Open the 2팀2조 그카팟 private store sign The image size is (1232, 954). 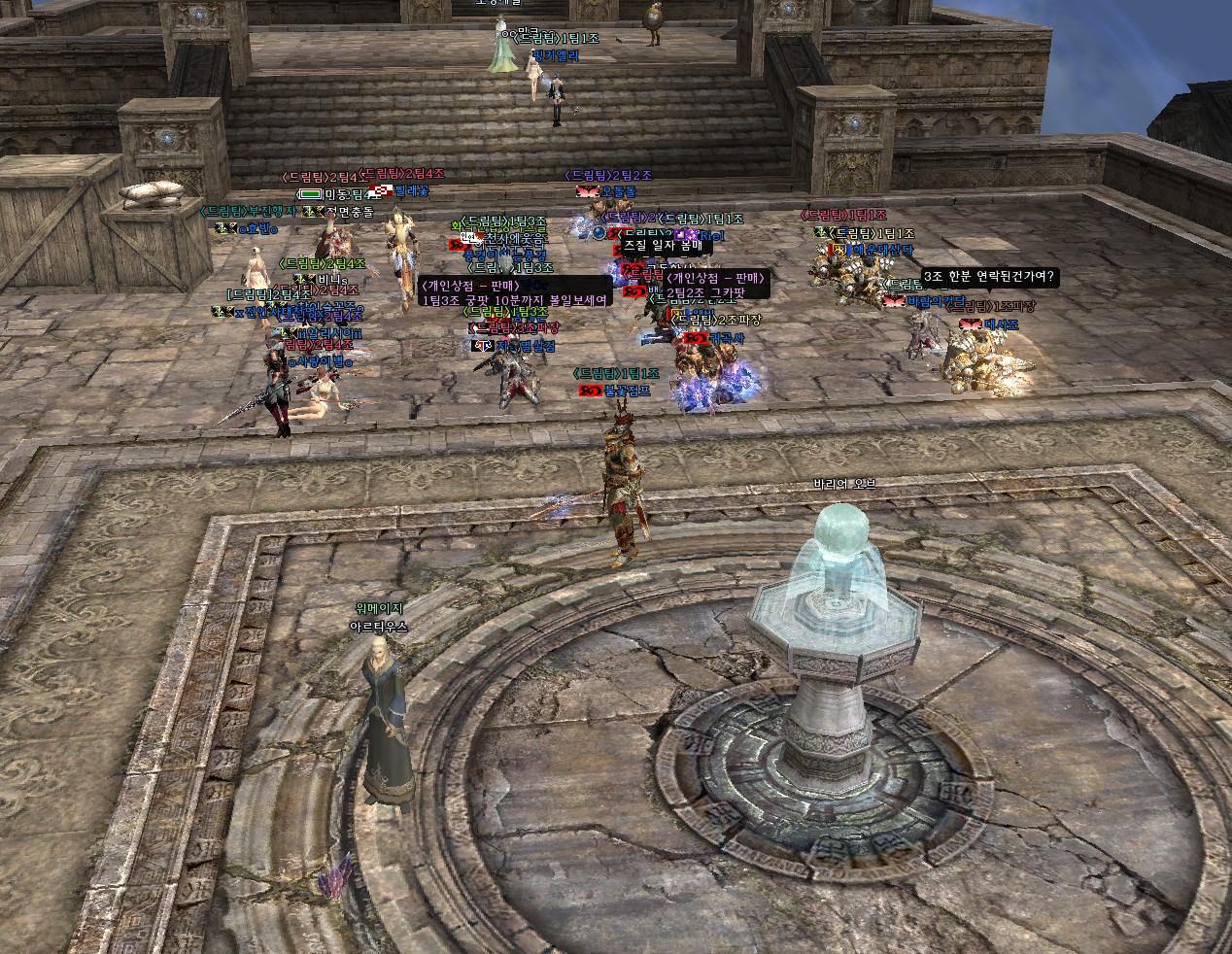[717, 286]
